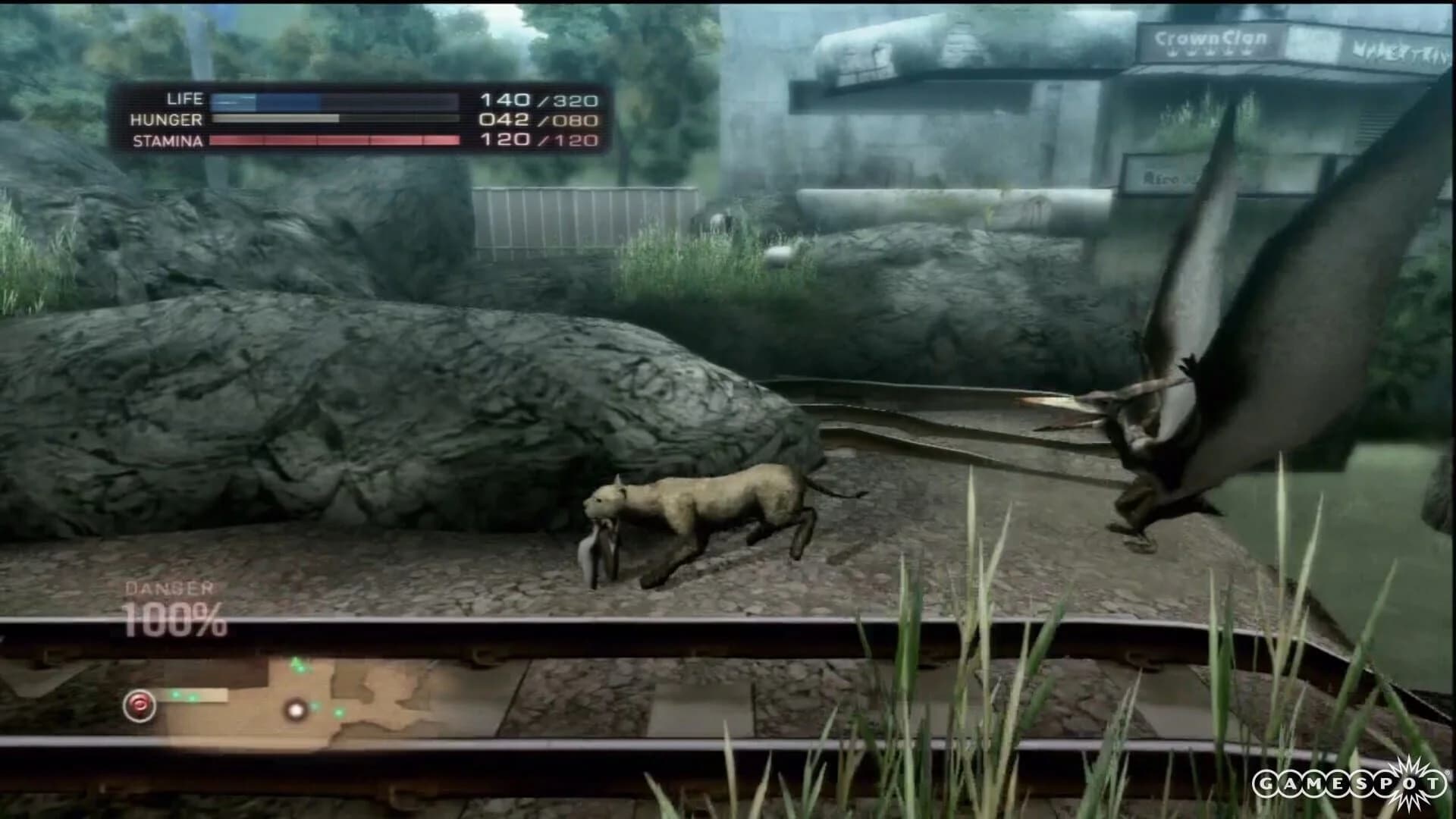This screenshot has height=819, width=1456.
Task: Select the white player dot on the minimap
Action: pyautogui.click(x=296, y=709)
